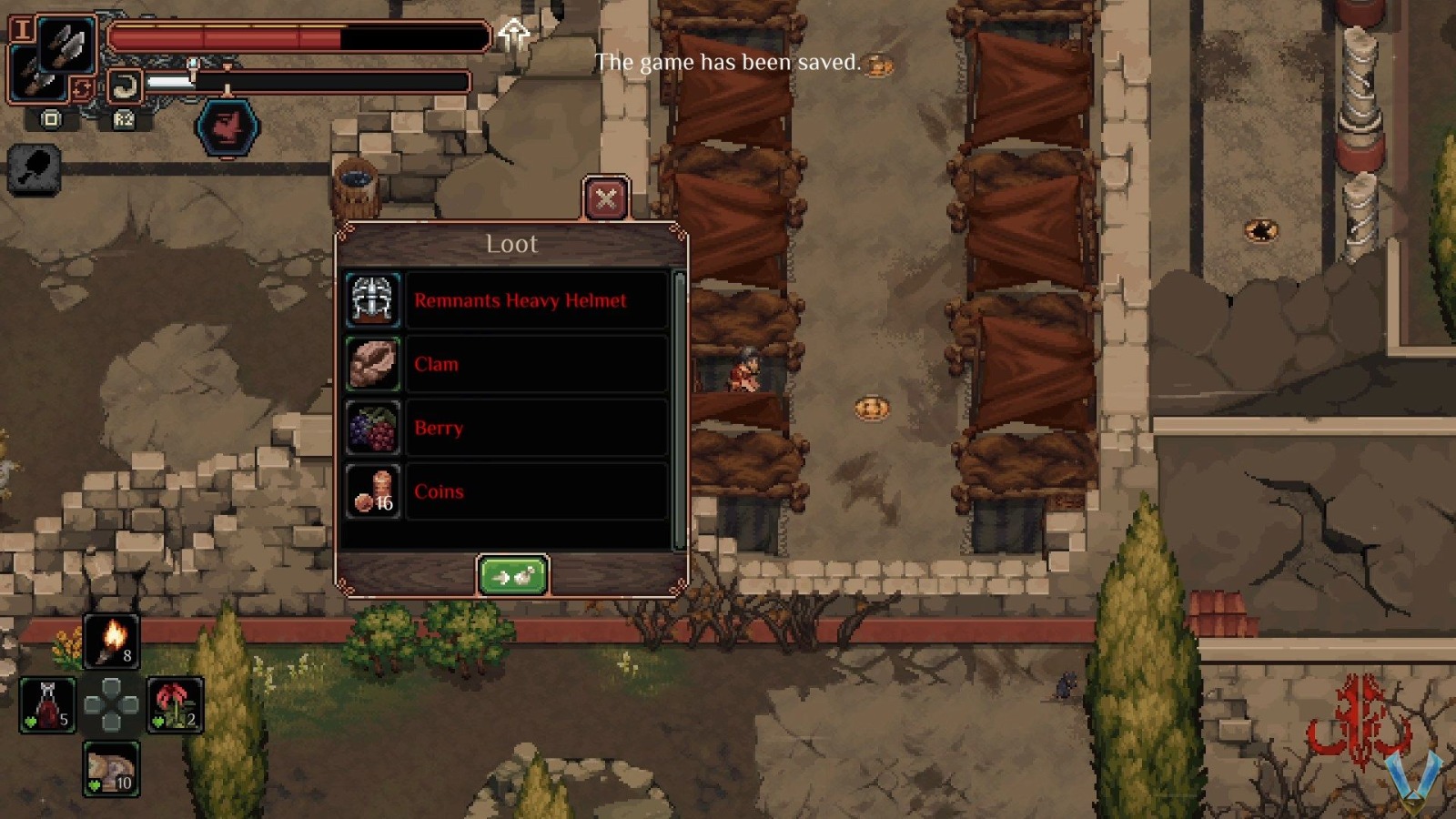Viewport: 1456px width, 819px height.
Task: Use the red potion quick slot
Action: 48,705
